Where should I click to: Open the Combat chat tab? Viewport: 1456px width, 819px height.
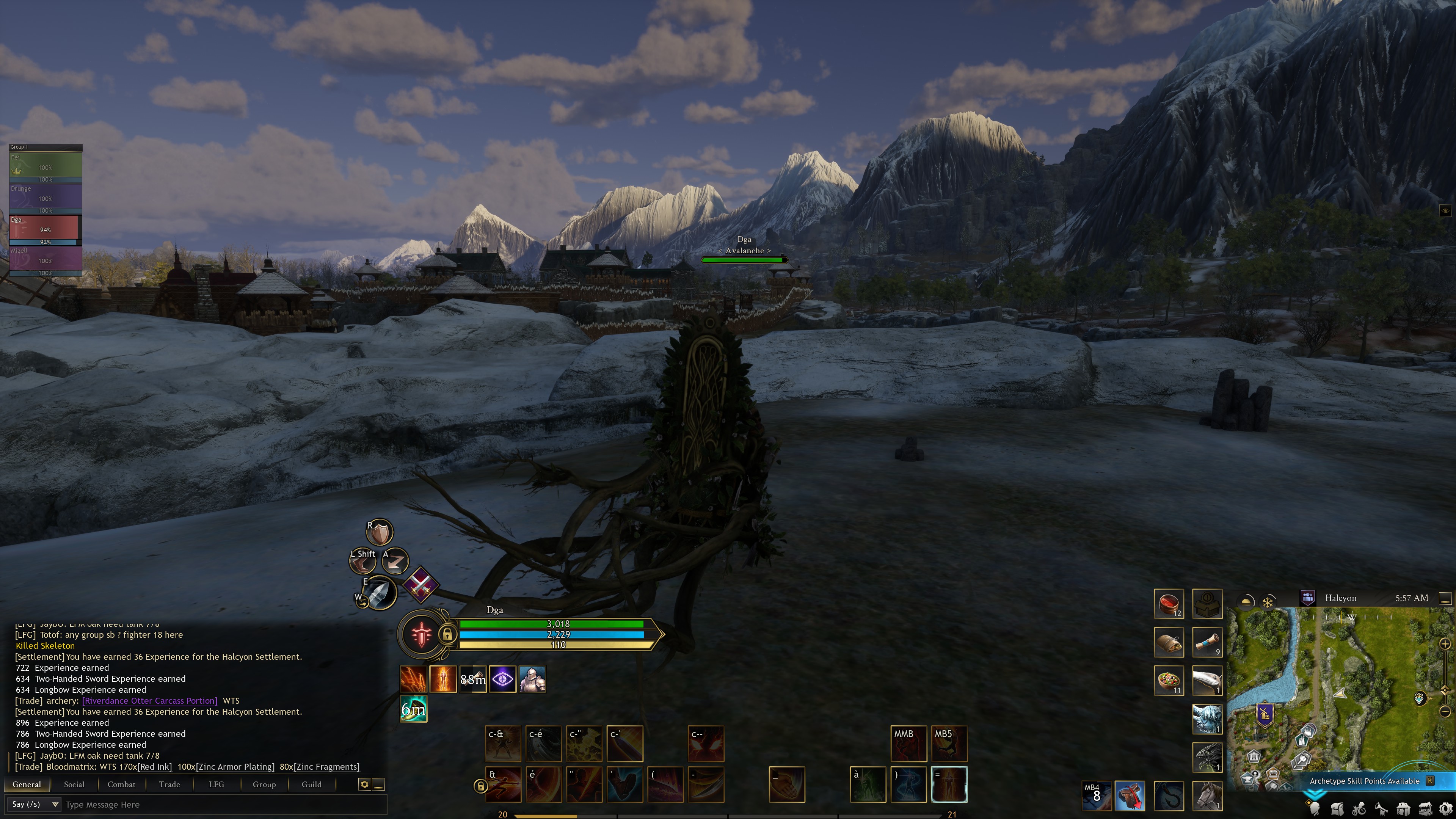coord(121,784)
